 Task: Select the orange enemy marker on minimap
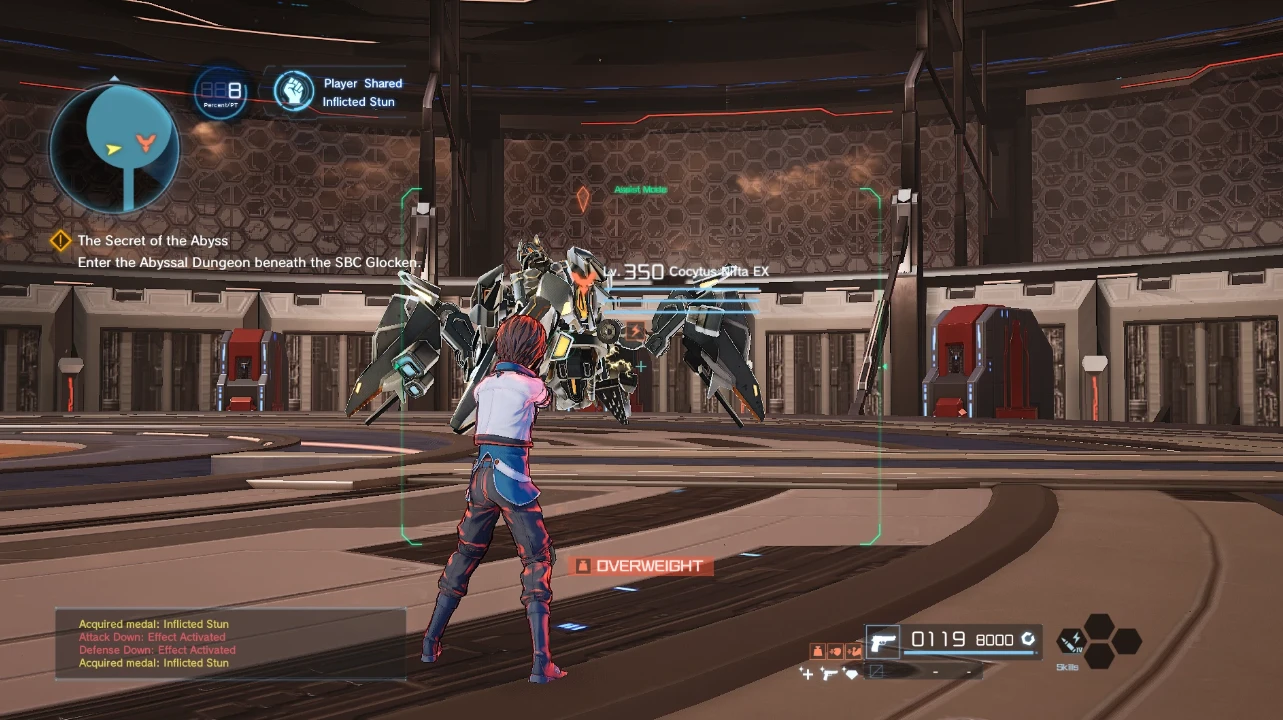146,140
